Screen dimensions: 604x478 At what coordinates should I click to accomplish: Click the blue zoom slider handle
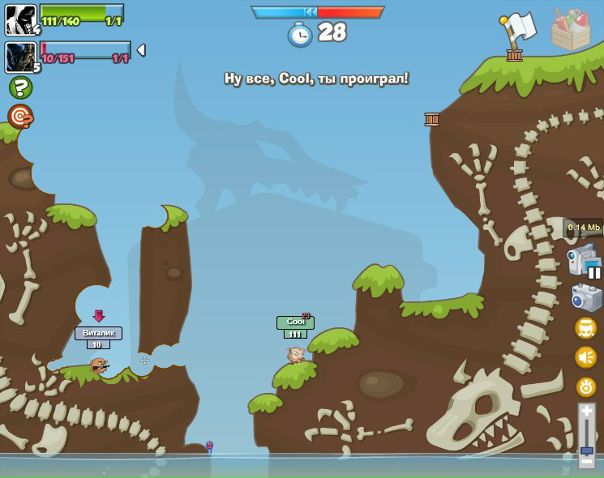[587, 451]
